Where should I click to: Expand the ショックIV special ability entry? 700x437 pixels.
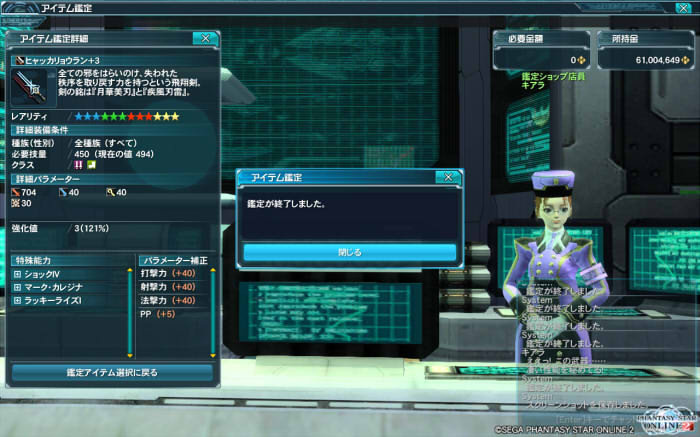17,274
